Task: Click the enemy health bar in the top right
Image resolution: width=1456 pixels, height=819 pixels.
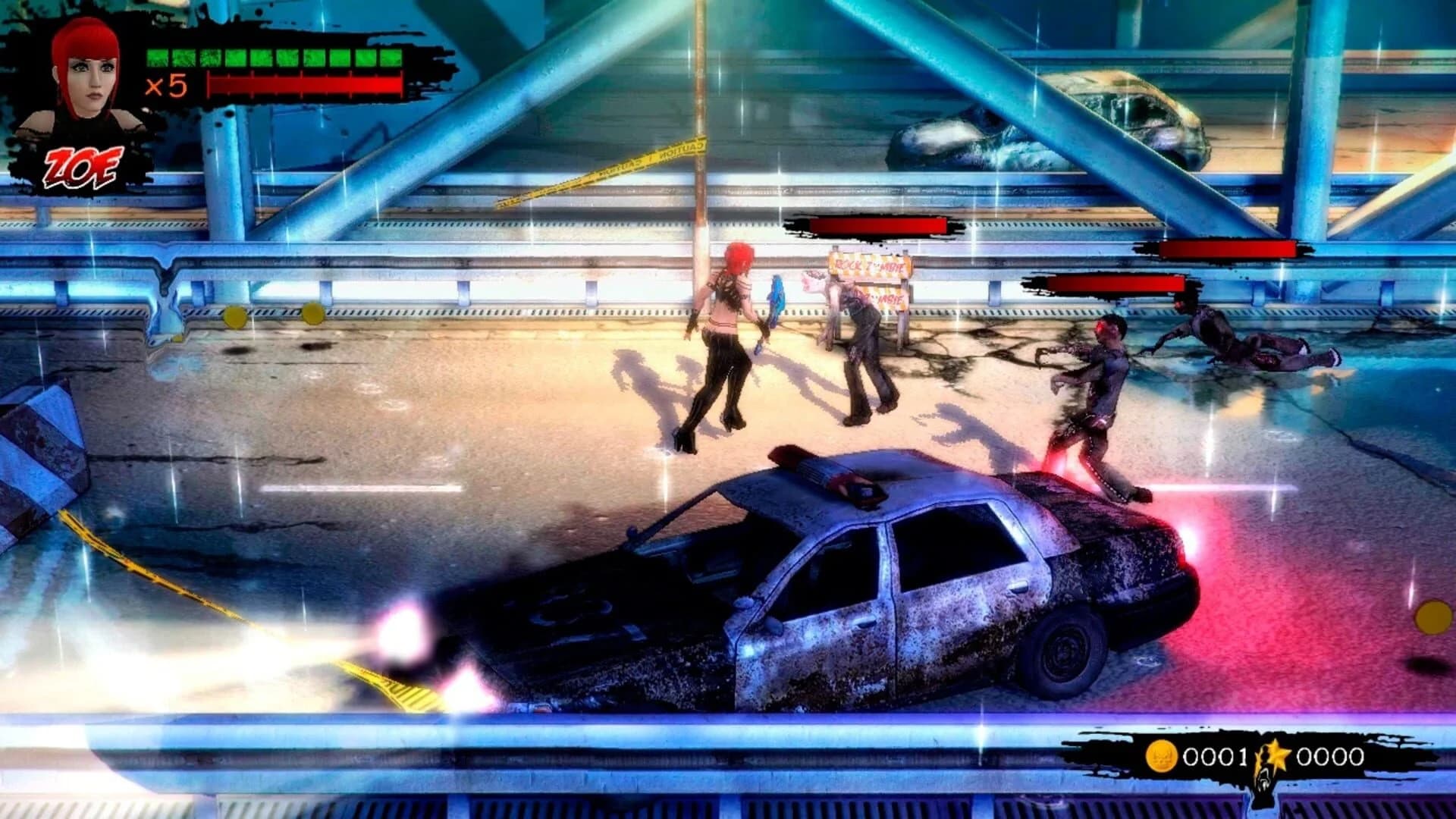Action: (1228, 249)
